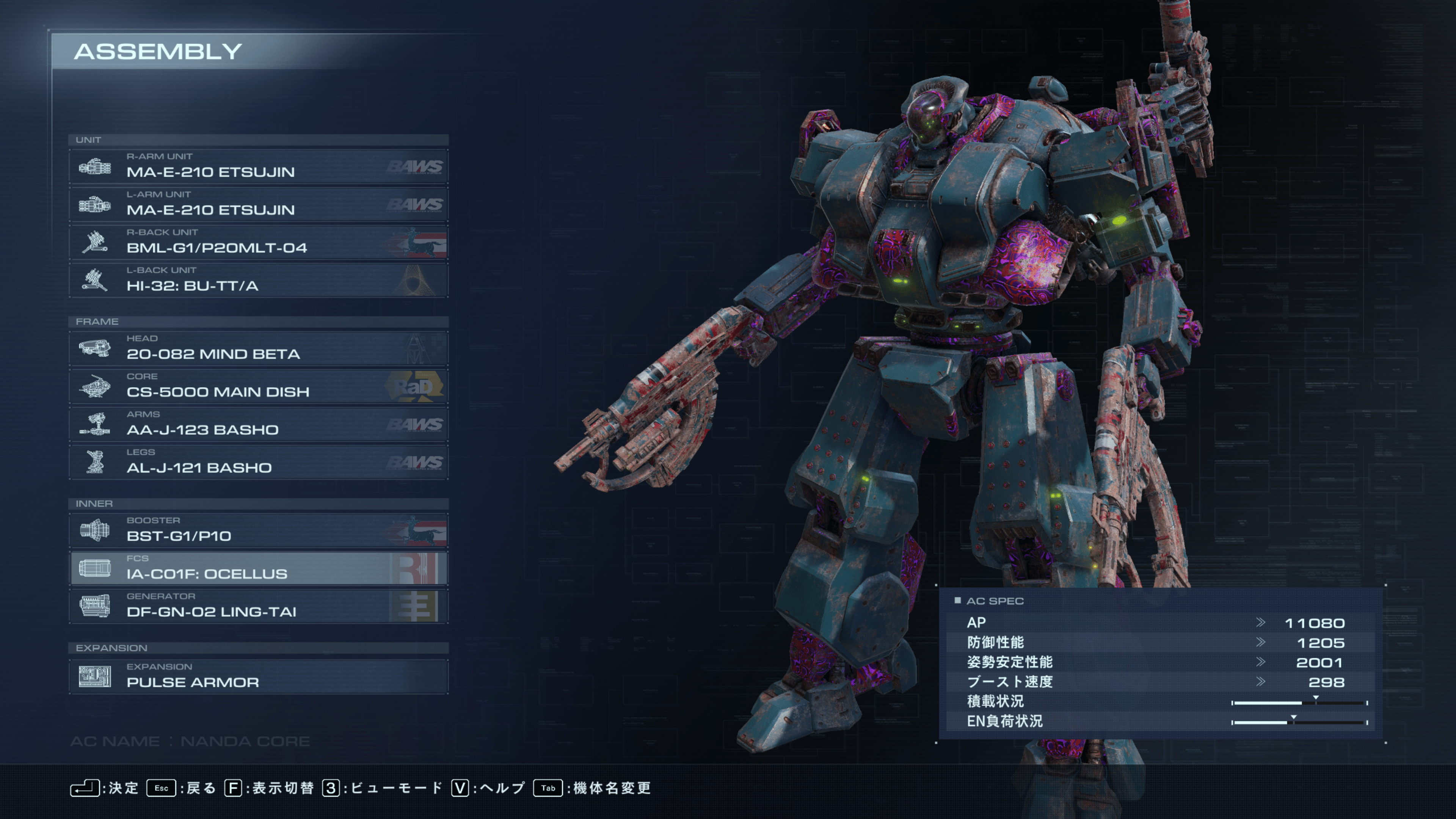The width and height of the screenshot is (1456, 819).
Task: Select the FCS slot IA-C01F: OCELLUS
Action: (258, 568)
